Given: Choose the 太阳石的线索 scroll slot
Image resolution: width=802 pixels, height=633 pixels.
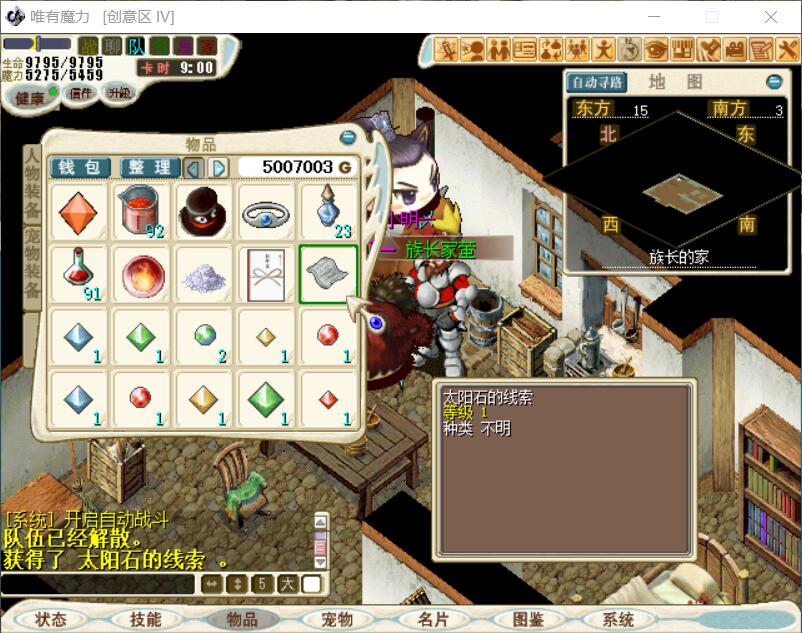Looking at the screenshot, I should (x=327, y=273).
